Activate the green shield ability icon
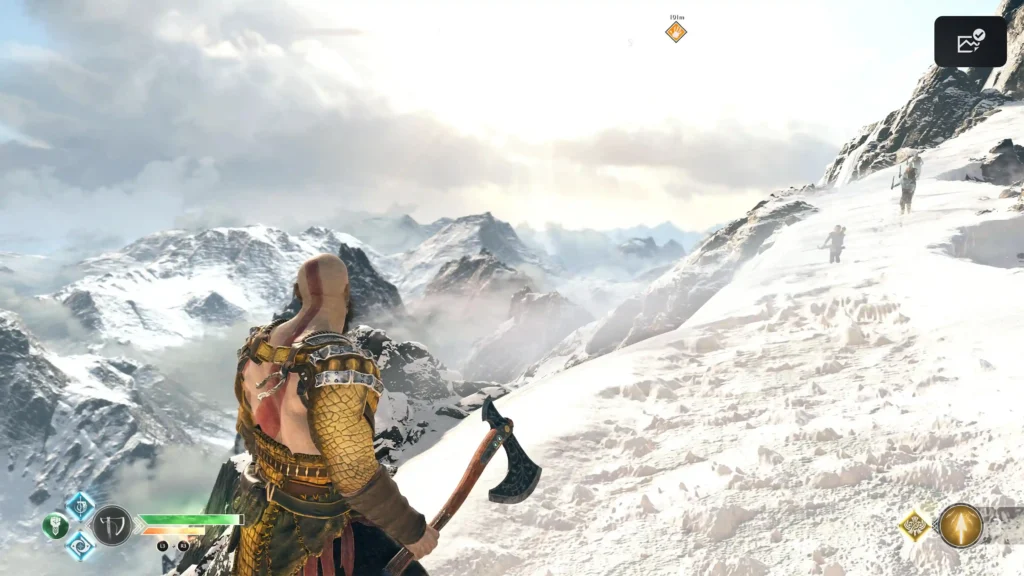1024x576 pixels. pos(55,526)
